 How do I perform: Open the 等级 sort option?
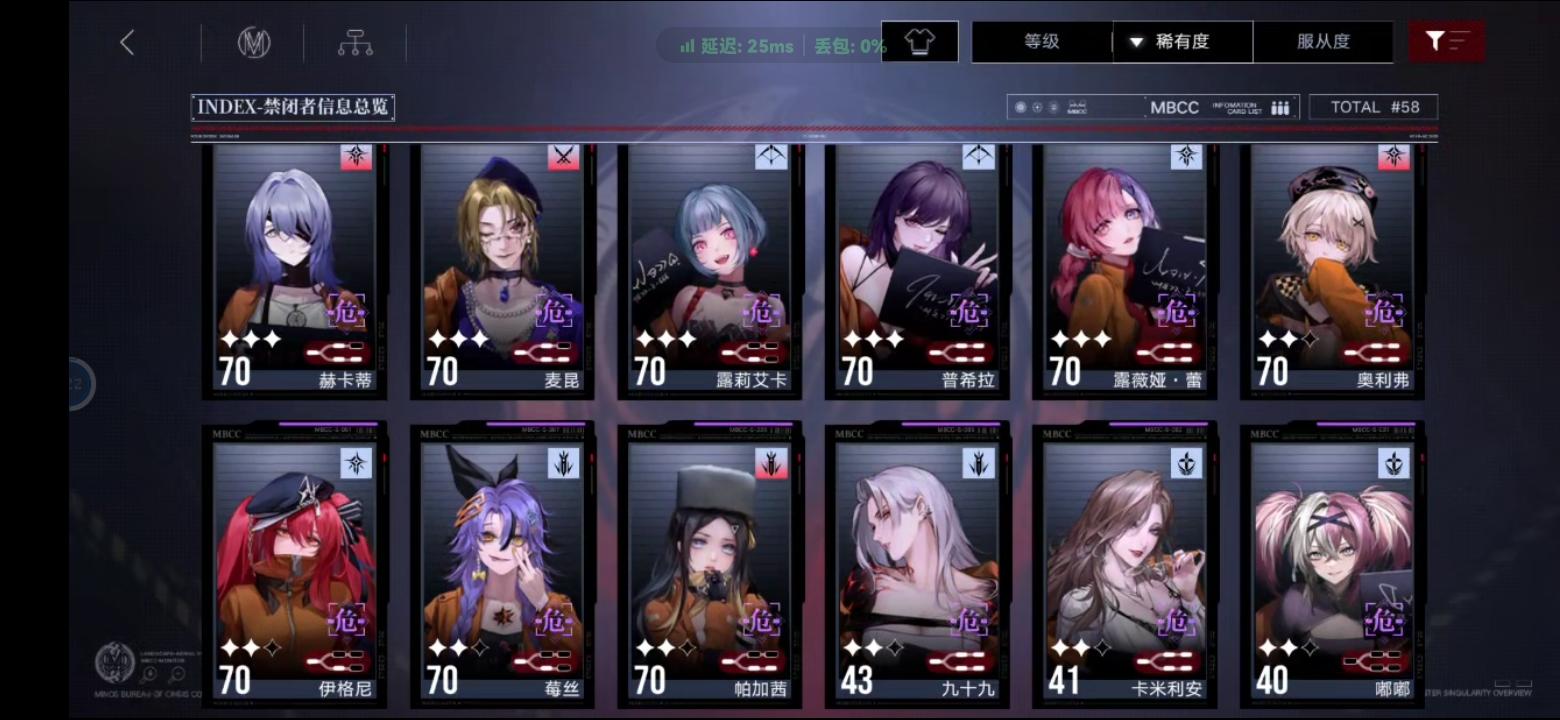pos(1041,42)
